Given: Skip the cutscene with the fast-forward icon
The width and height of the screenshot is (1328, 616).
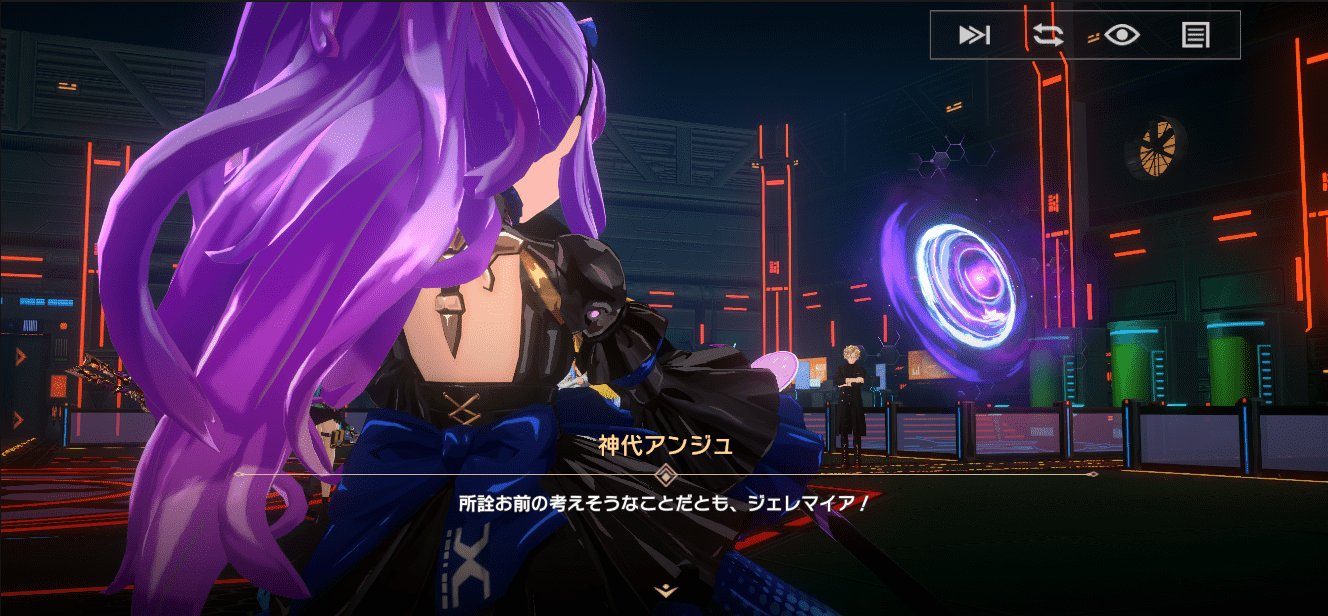Looking at the screenshot, I should tap(974, 35).
